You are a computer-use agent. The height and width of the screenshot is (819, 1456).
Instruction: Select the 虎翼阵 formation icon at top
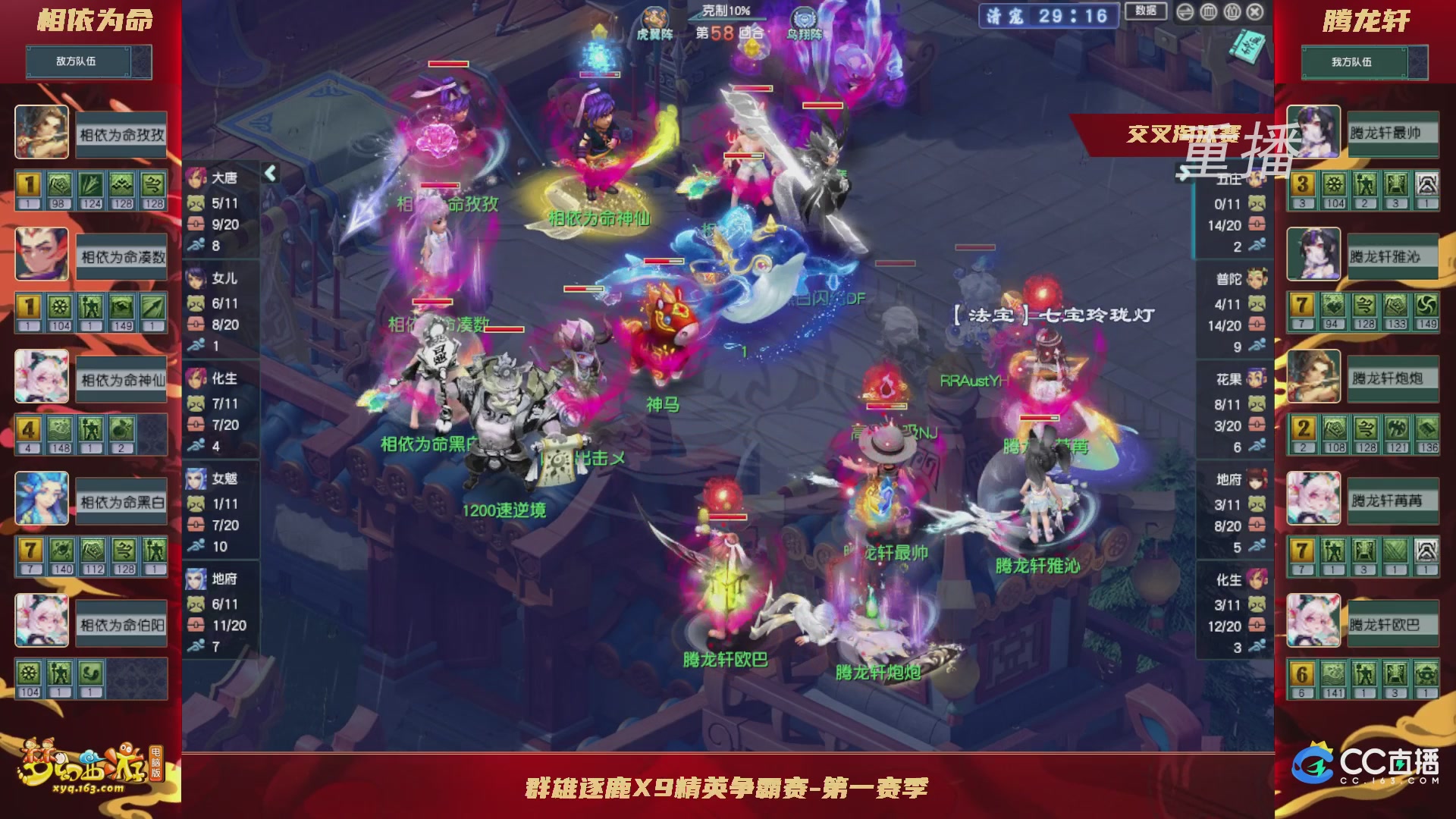[654, 17]
